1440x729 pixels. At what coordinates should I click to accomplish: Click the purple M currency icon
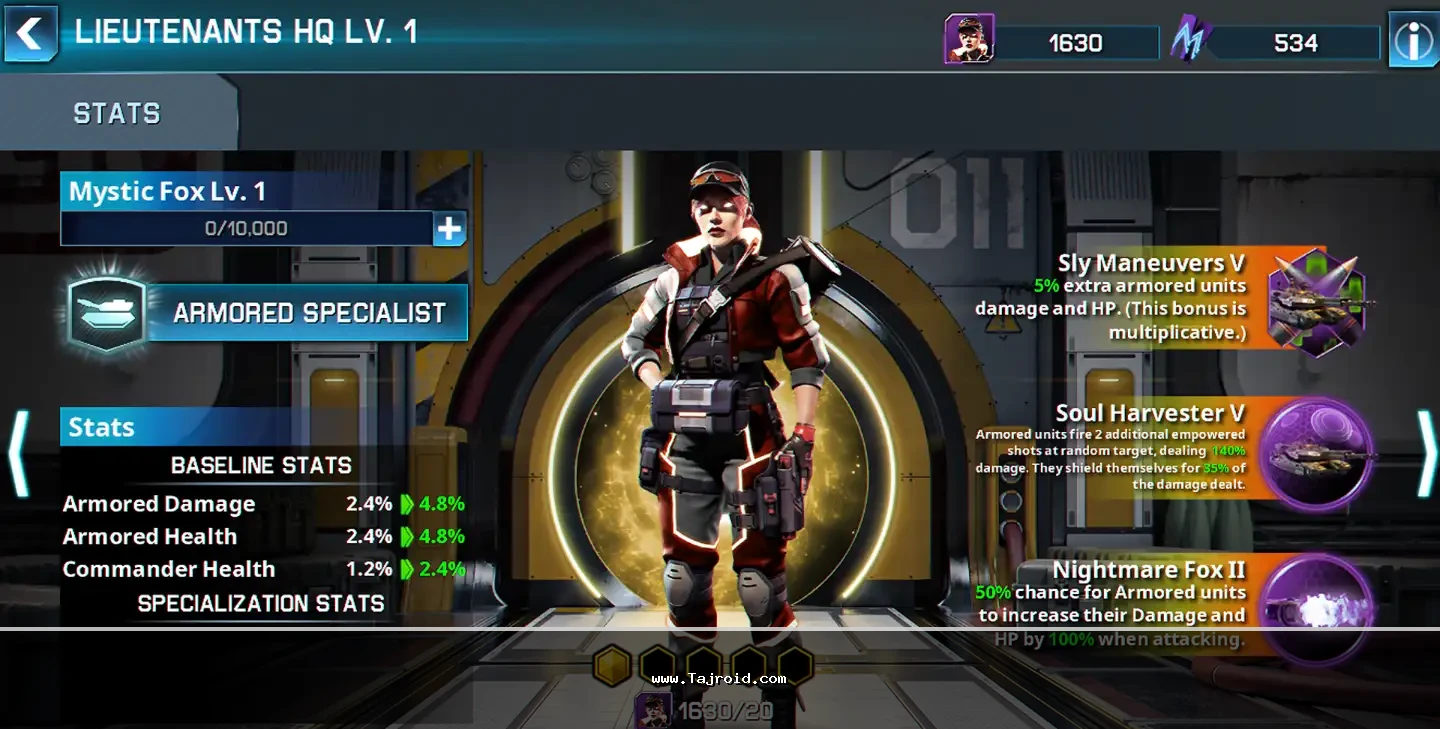point(1191,41)
